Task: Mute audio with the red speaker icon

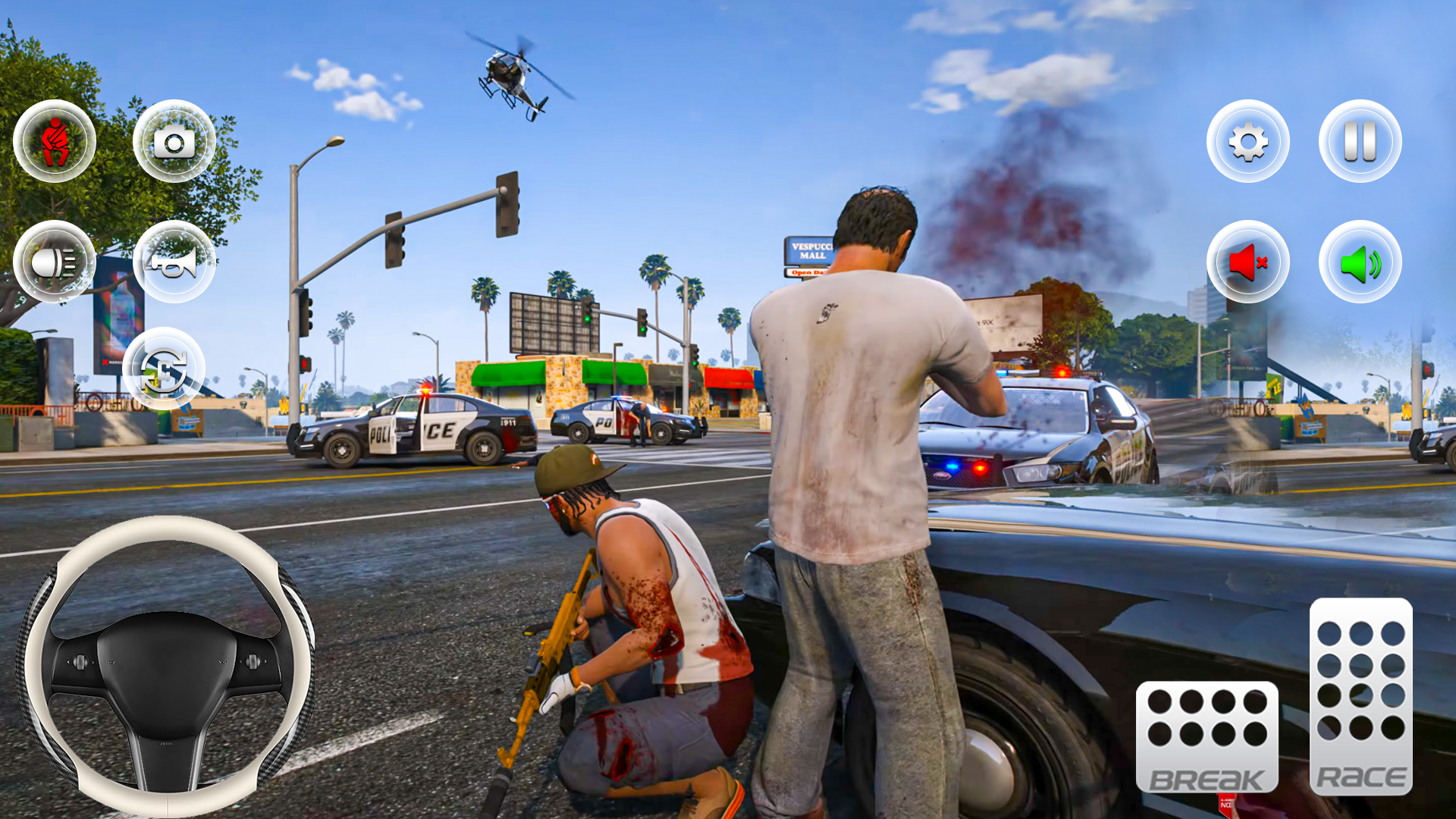Action: coord(1248,261)
